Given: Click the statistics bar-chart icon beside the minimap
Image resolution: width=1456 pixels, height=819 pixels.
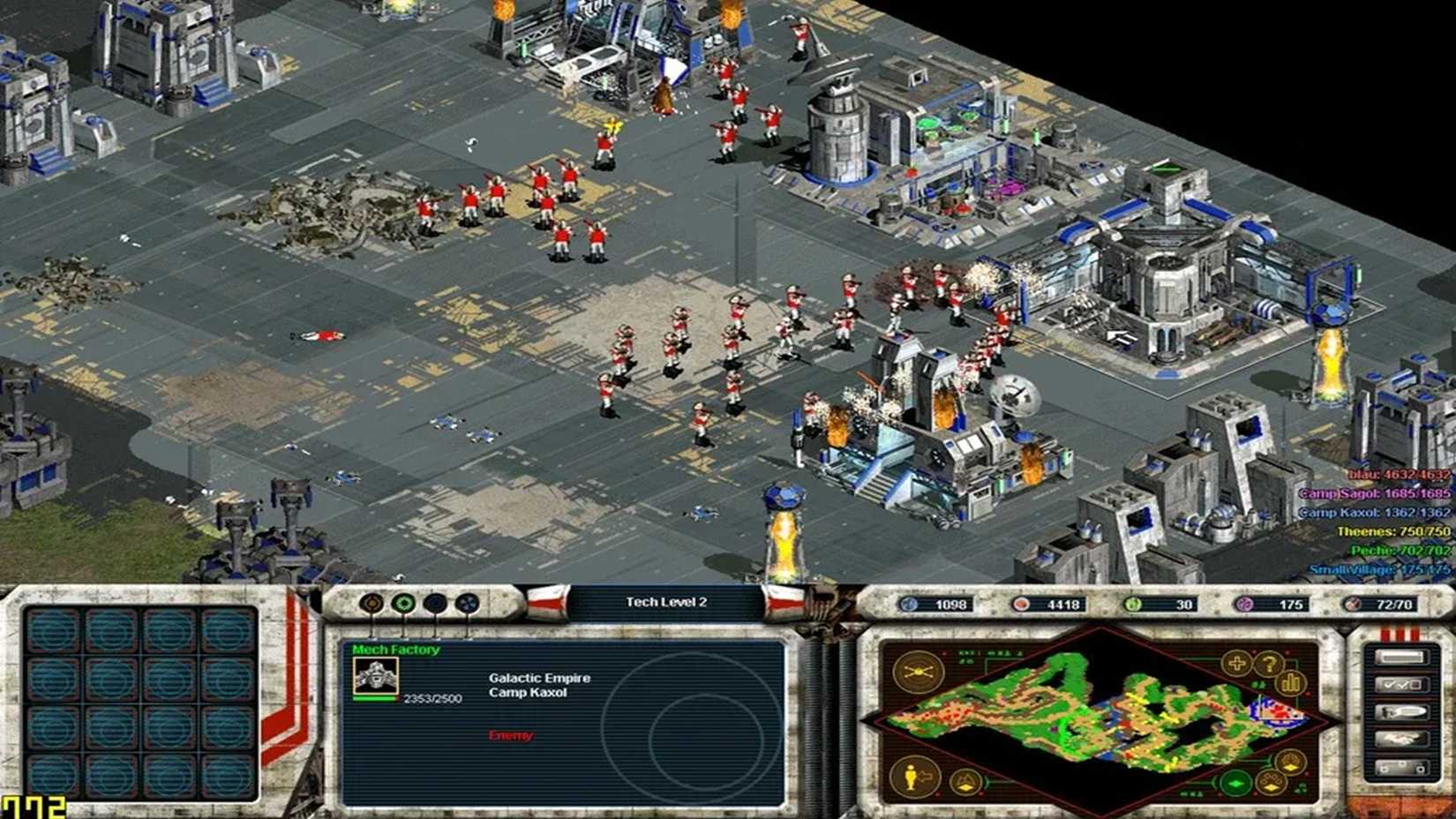Looking at the screenshot, I should (1291, 683).
